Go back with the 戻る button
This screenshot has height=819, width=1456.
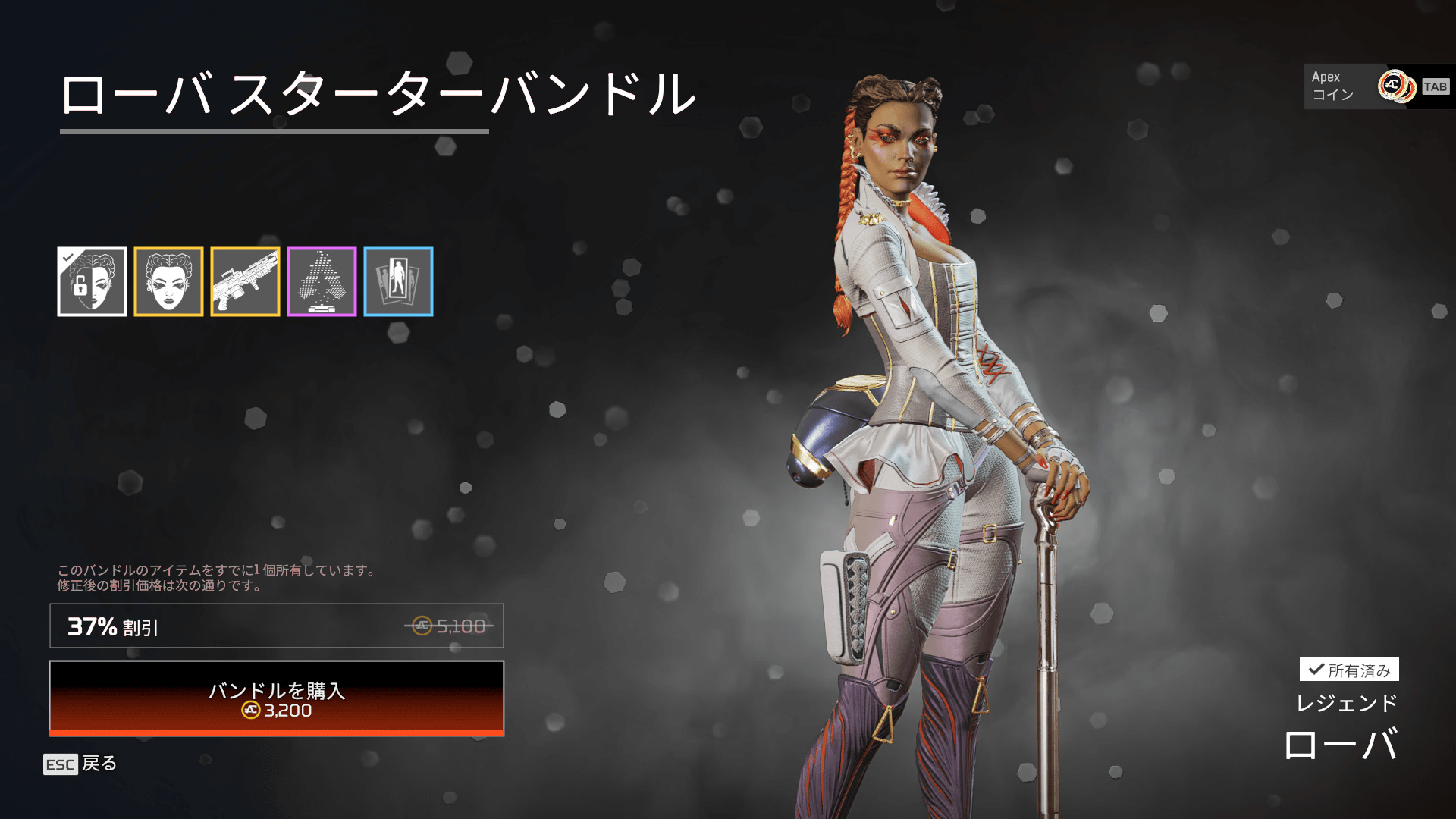point(81,764)
